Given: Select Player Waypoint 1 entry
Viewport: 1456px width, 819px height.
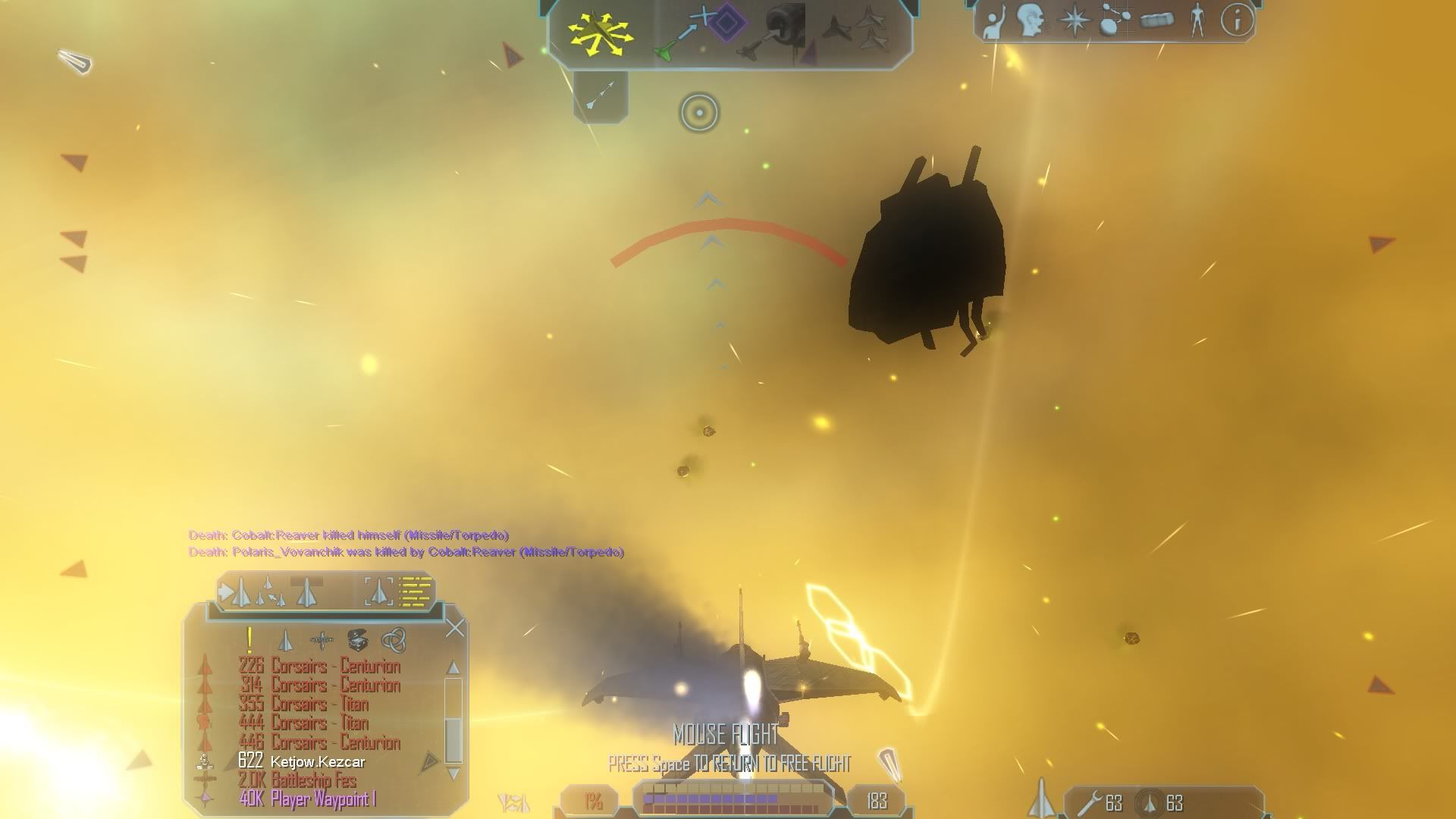Looking at the screenshot, I should [x=322, y=799].
